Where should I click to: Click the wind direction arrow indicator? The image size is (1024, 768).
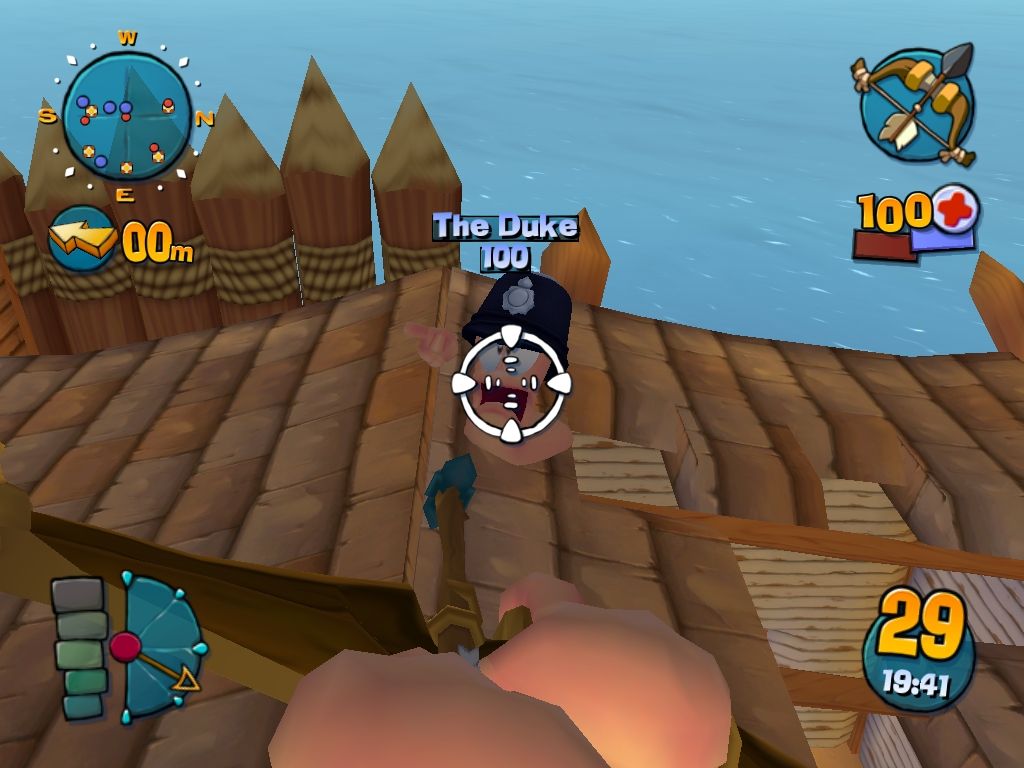82,240
